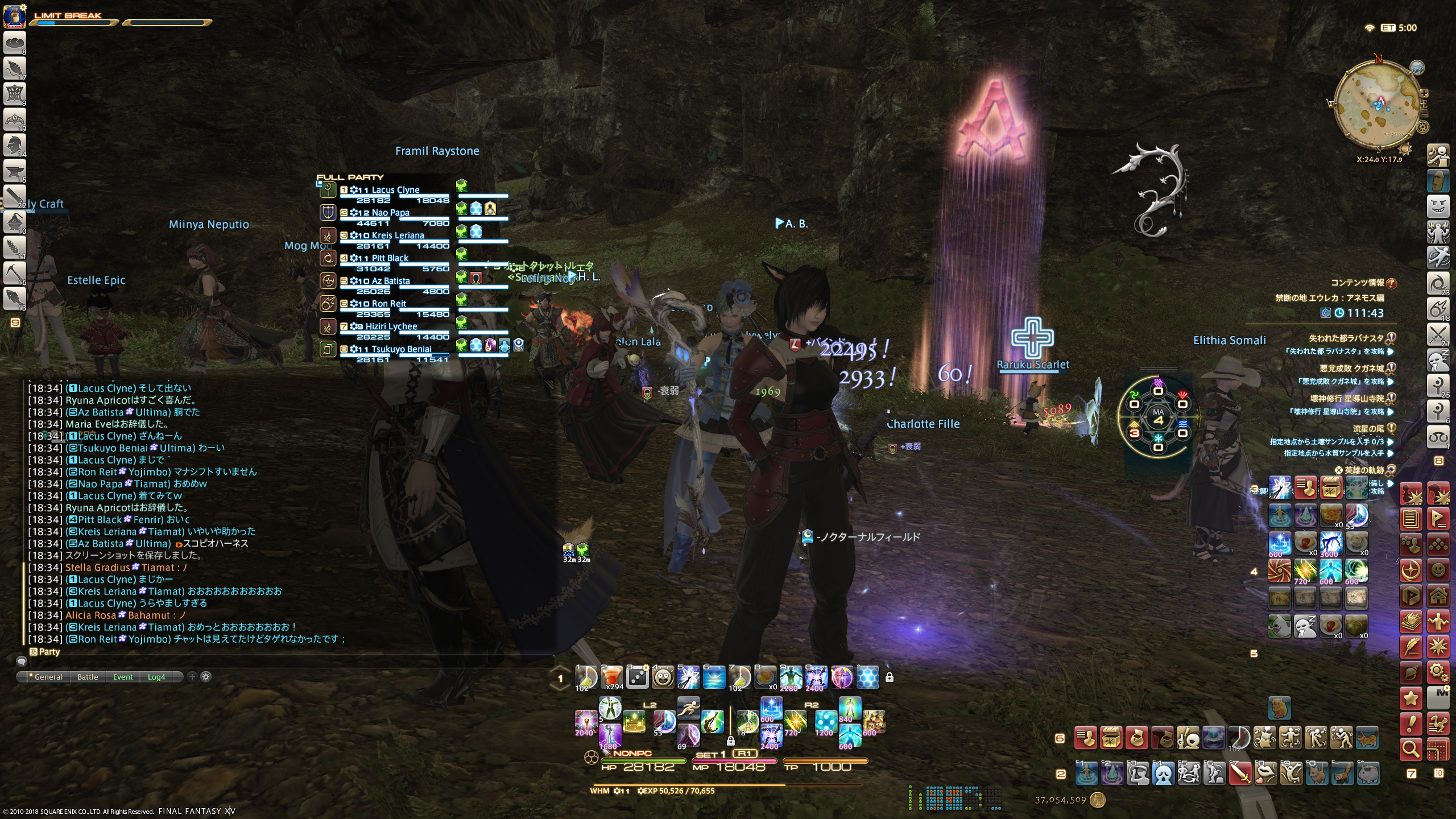
Task: Use the orange drink item stack of 294
Action: coord(611,677)
